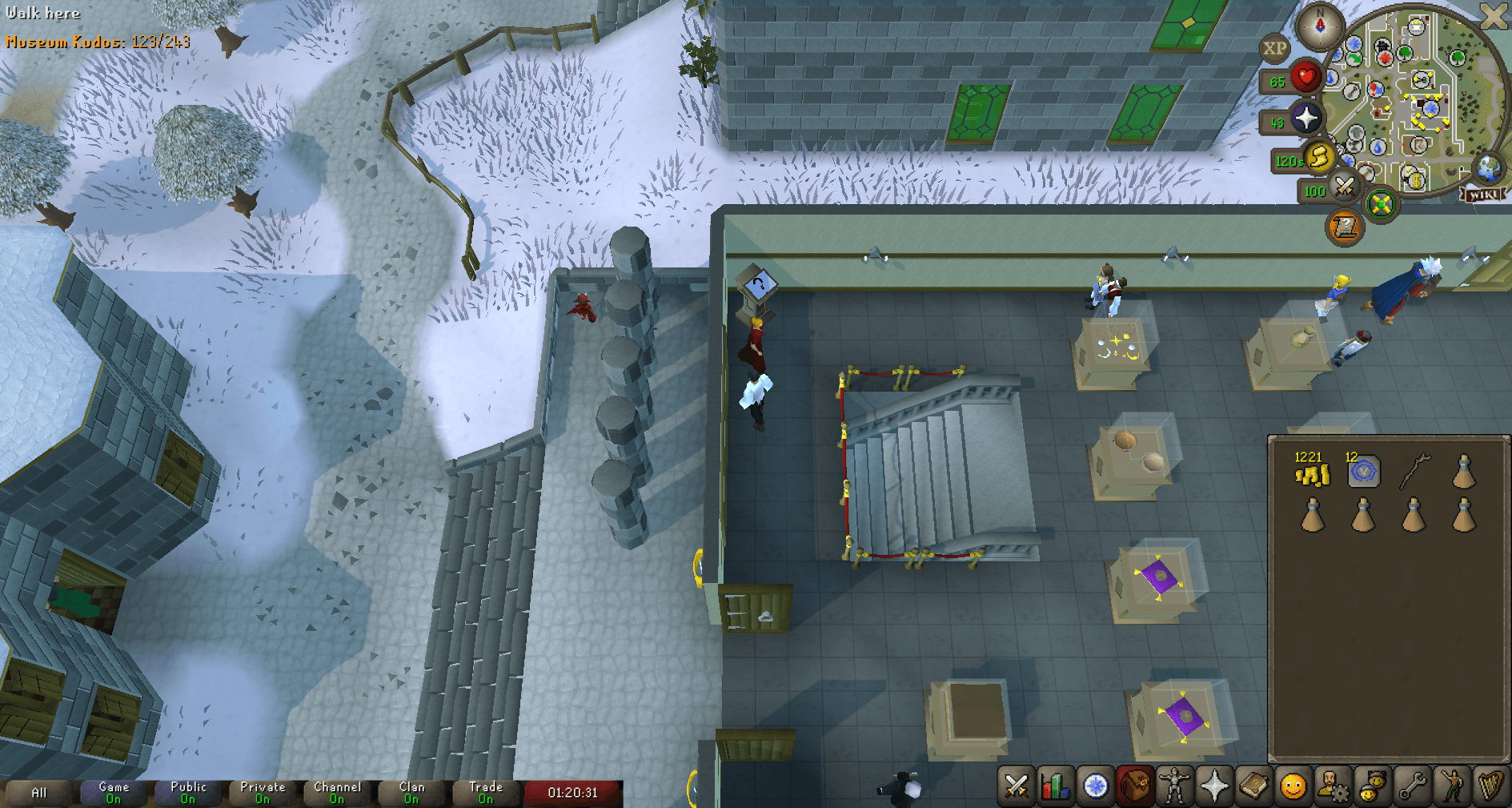Select the coins stack in inventory
The image size is (1512, 808).
point(1313,474)
